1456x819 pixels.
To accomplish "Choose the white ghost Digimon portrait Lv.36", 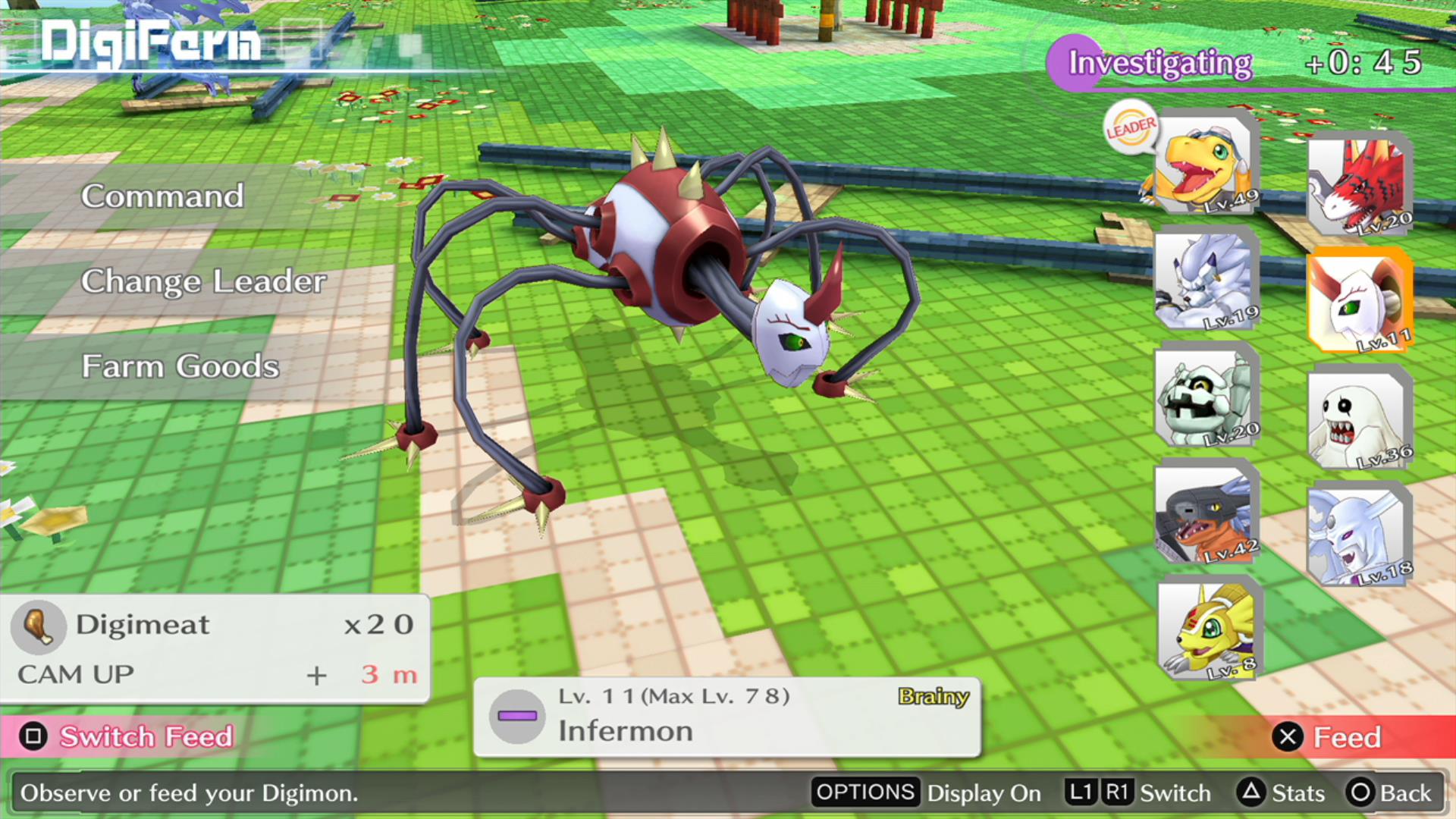I will (1359, 419).
